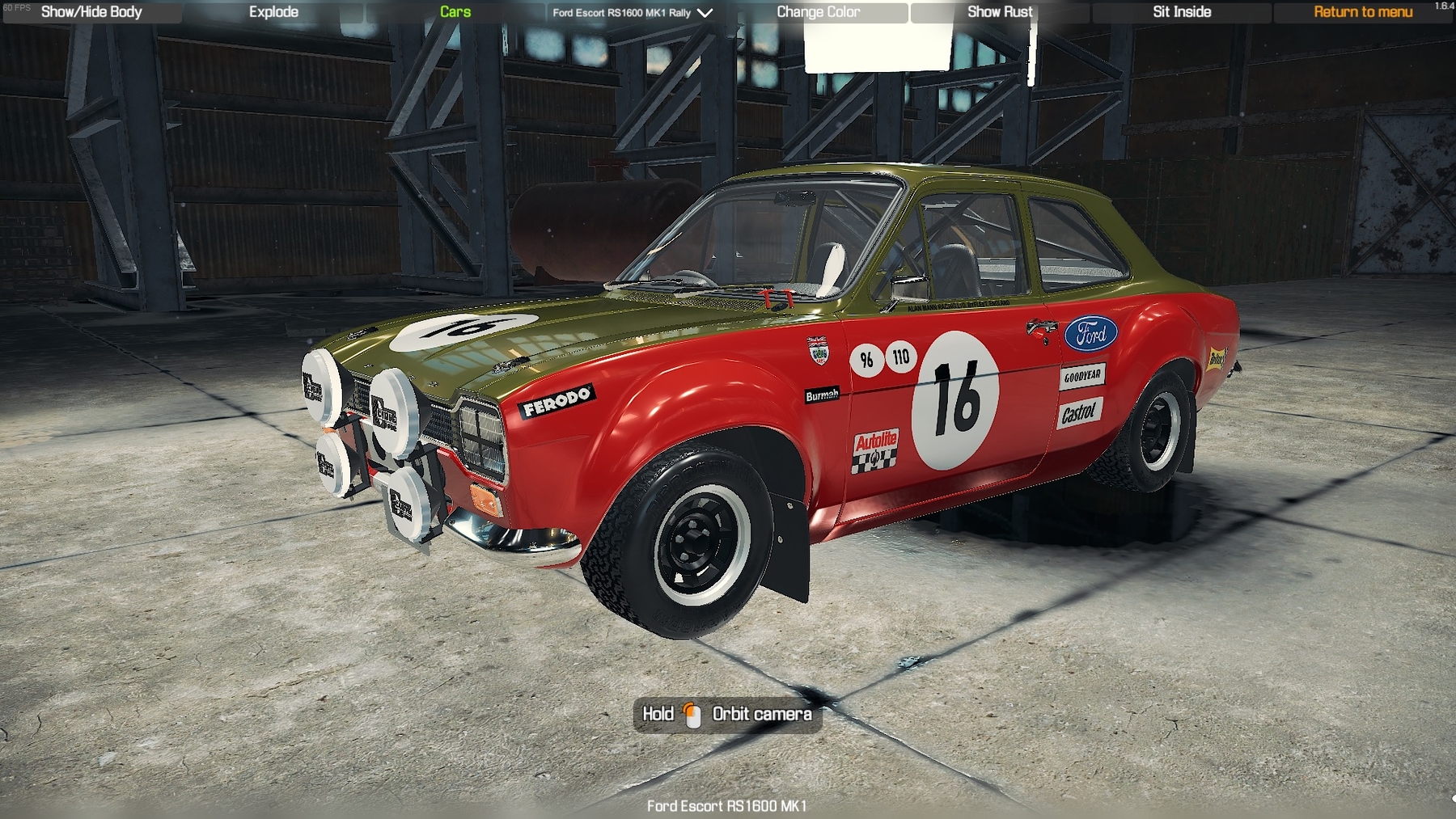Toggle the Show Rust button

coord(1000,12)
